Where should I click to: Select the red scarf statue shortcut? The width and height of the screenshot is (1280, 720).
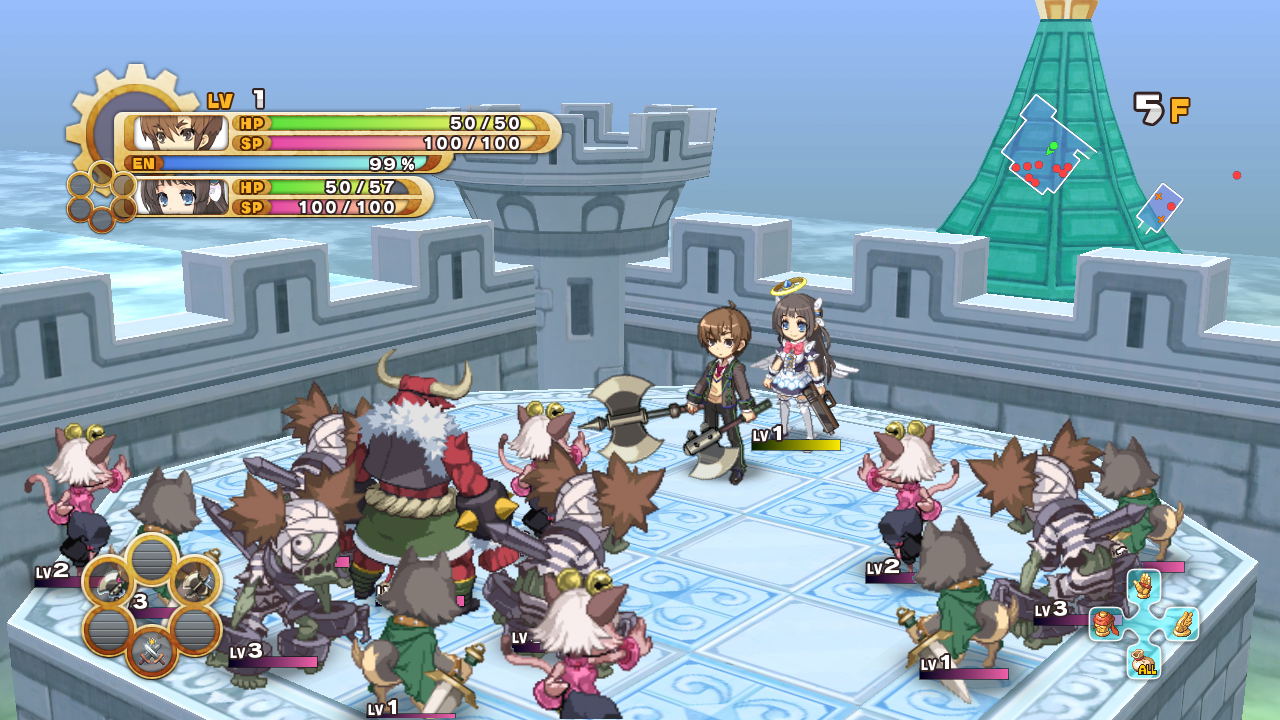pyautogui.click(x=1106, y=624)
